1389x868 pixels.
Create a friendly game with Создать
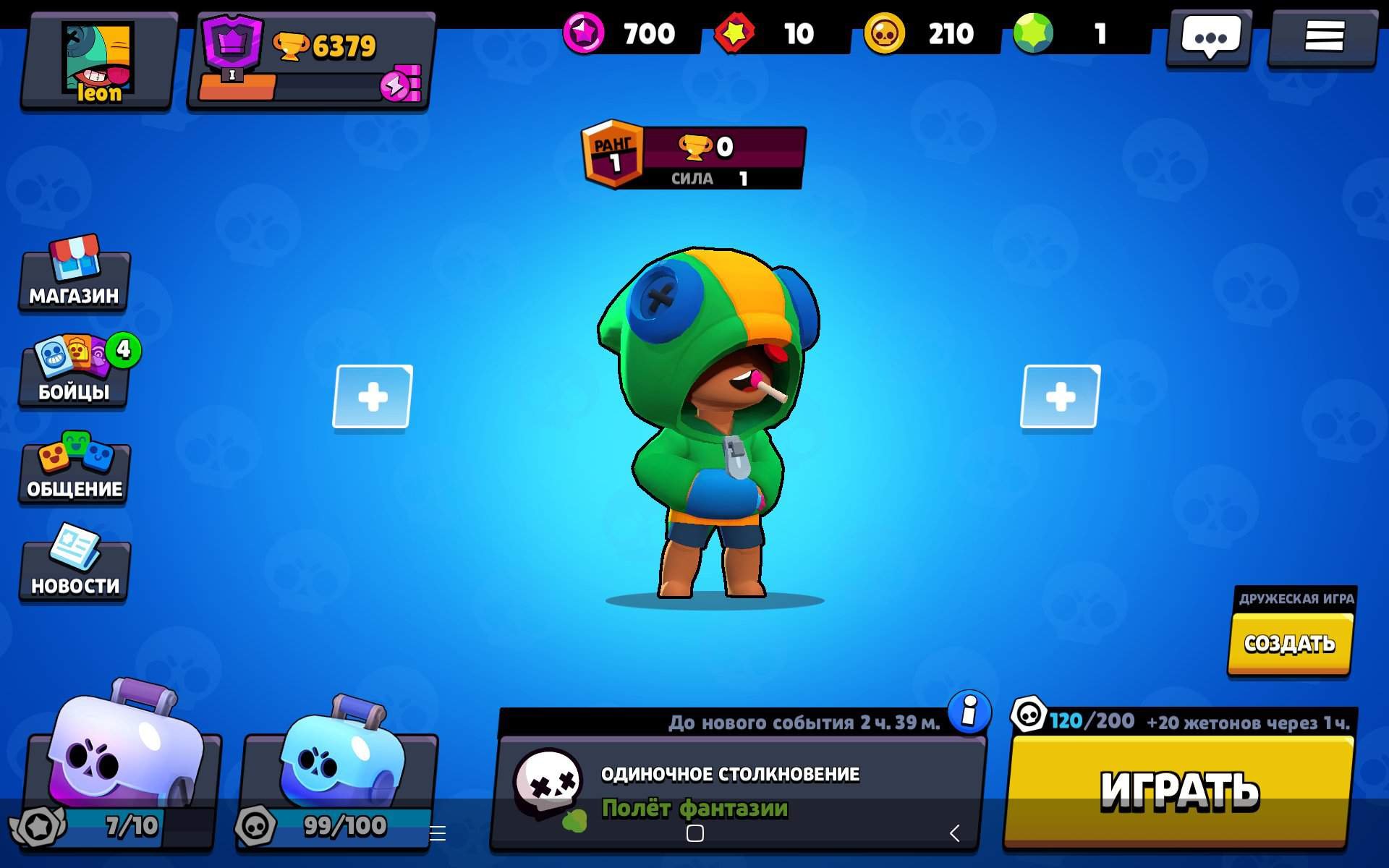pos(1289,643)
